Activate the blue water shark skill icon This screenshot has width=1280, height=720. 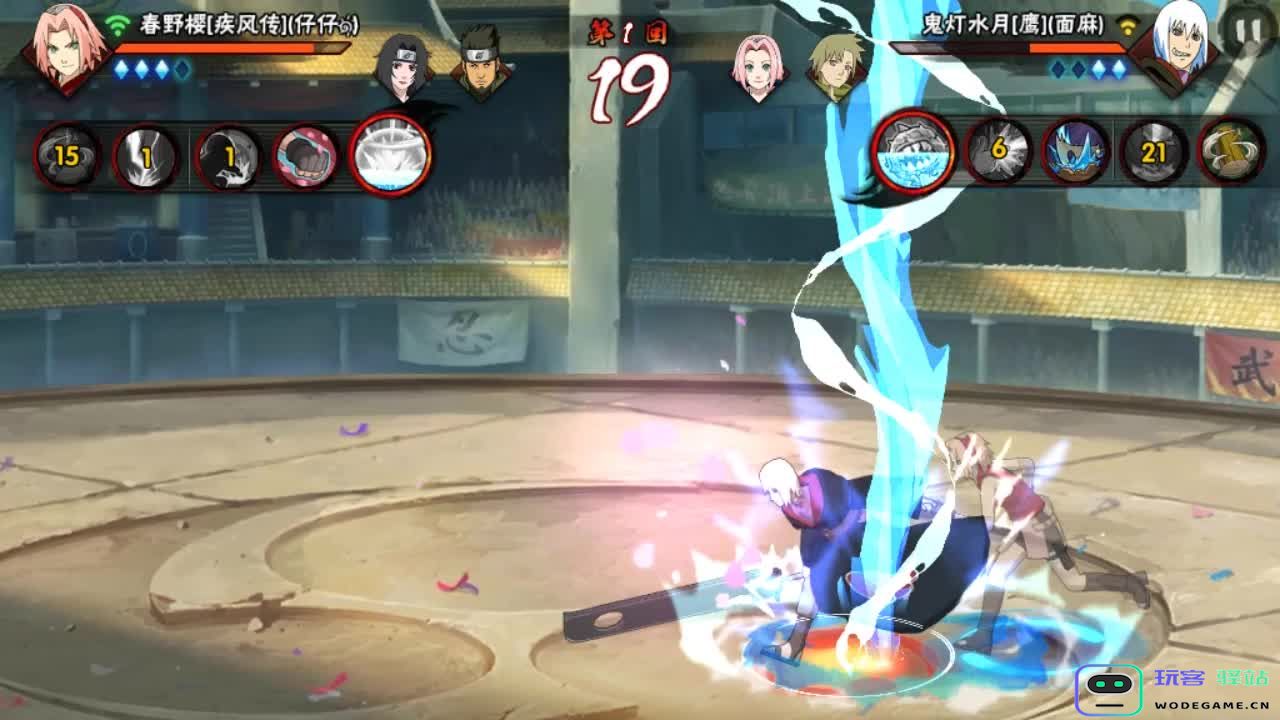tap(1076, 153)
